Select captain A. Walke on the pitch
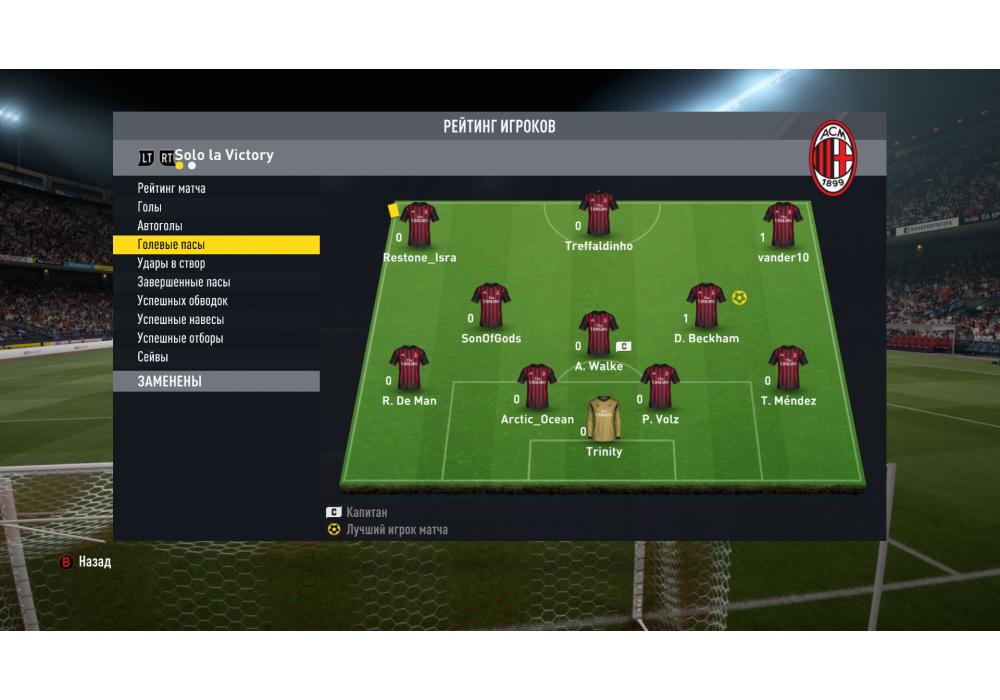Viewport: 1000px width, 700px height. point(598,333)
